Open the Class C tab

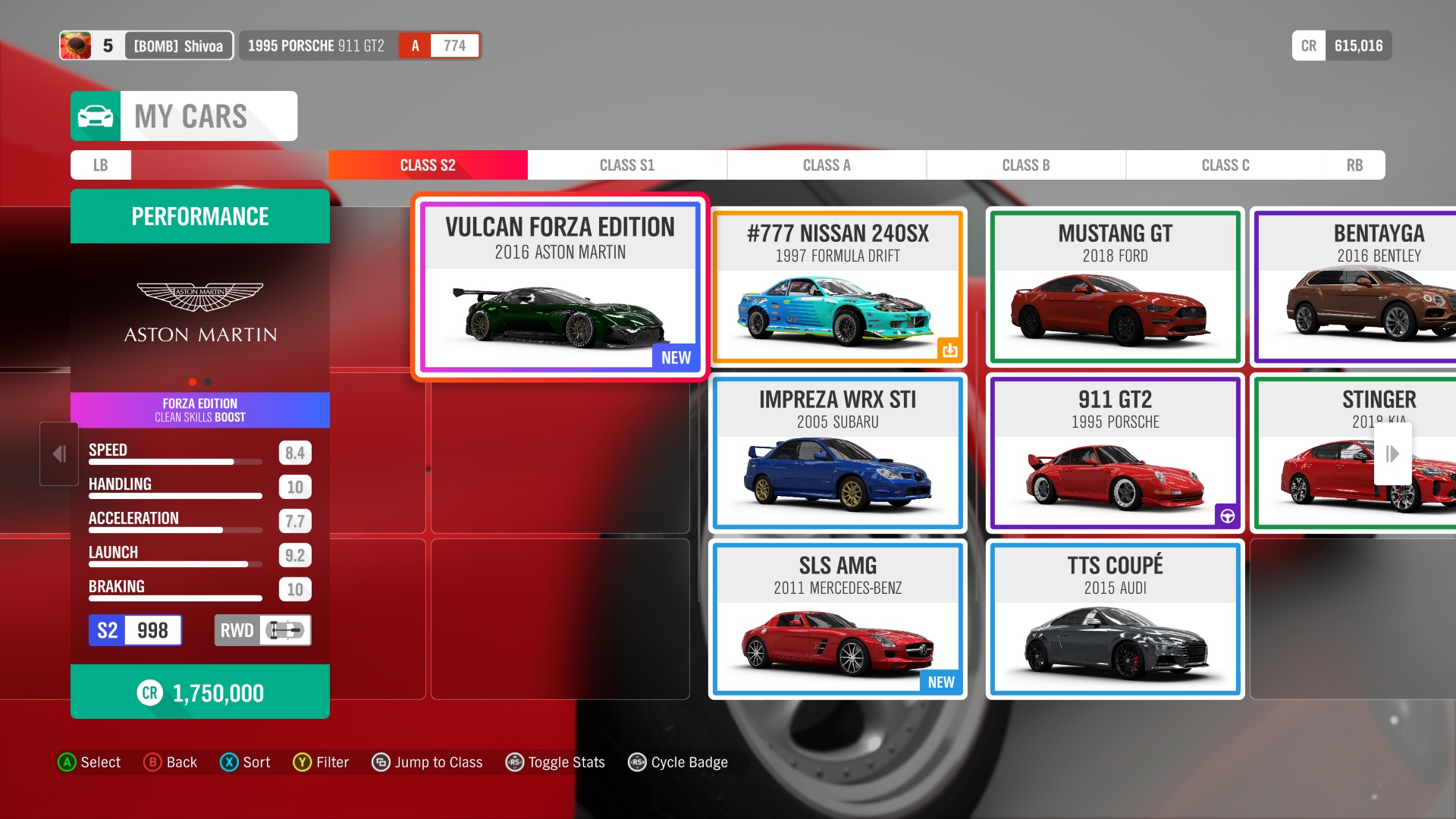(x=1225, y=165)
